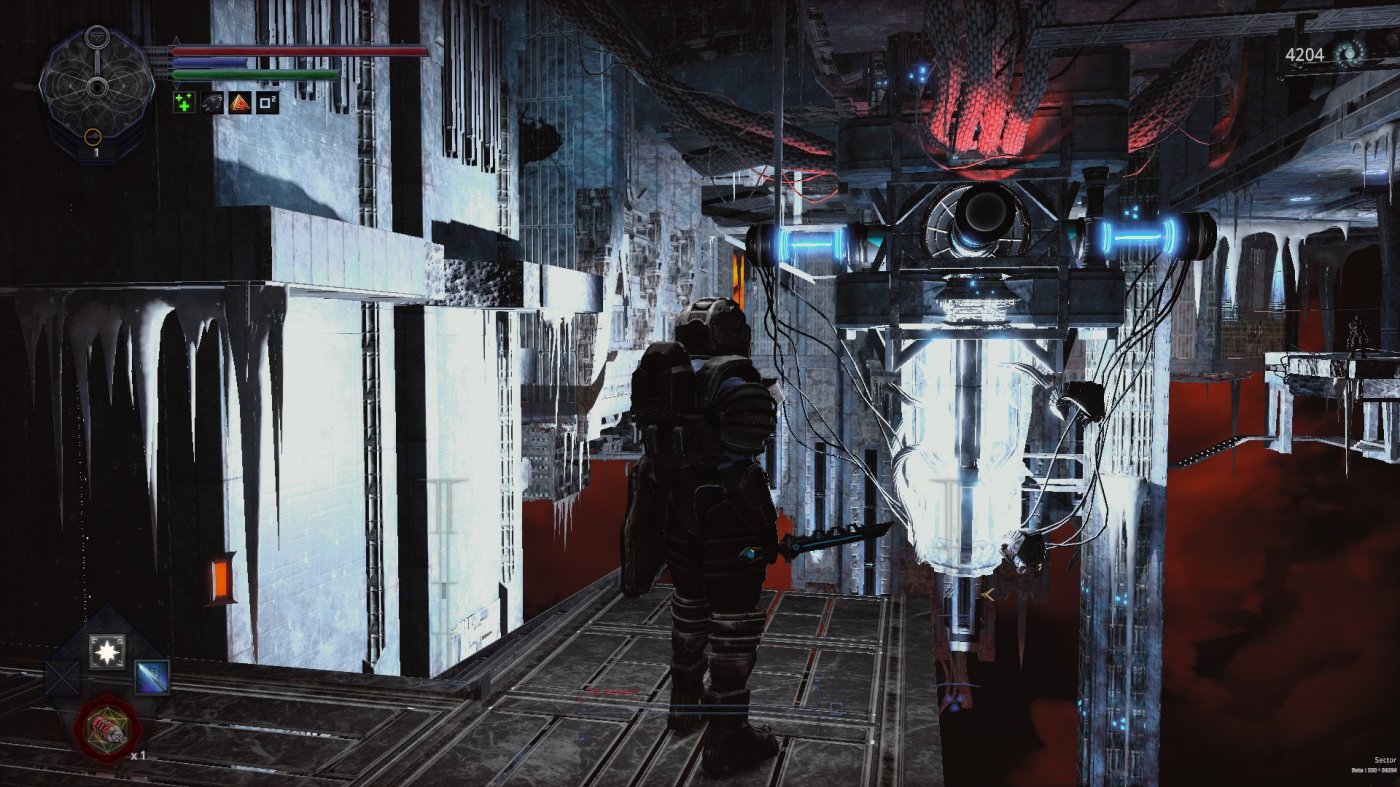This screenshot has width=1400, height=787.
Task: Click the glowing axion currency icon
Action: click(x=1350, y=54)
